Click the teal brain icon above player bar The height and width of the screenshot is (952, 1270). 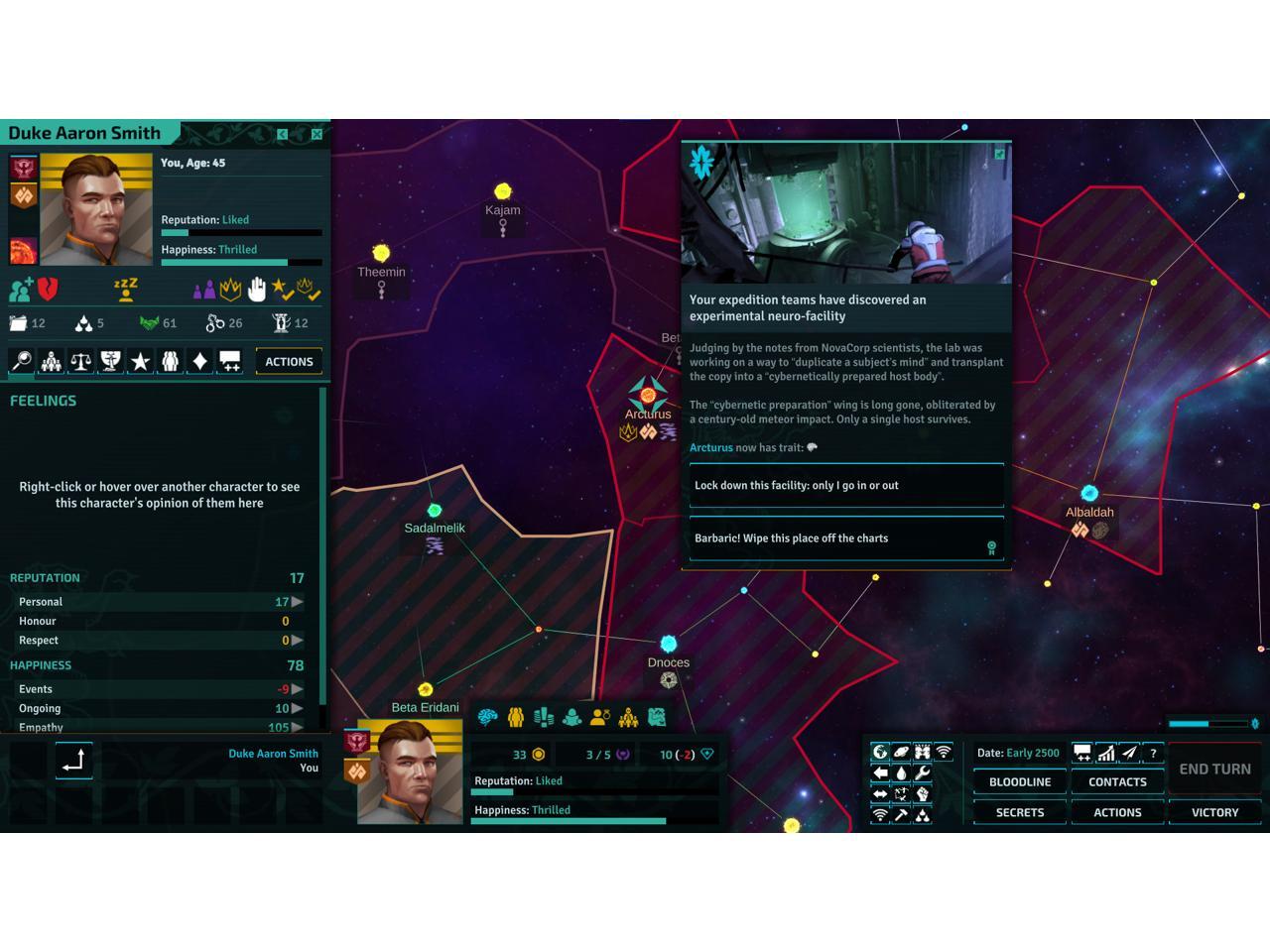[487, 717]
